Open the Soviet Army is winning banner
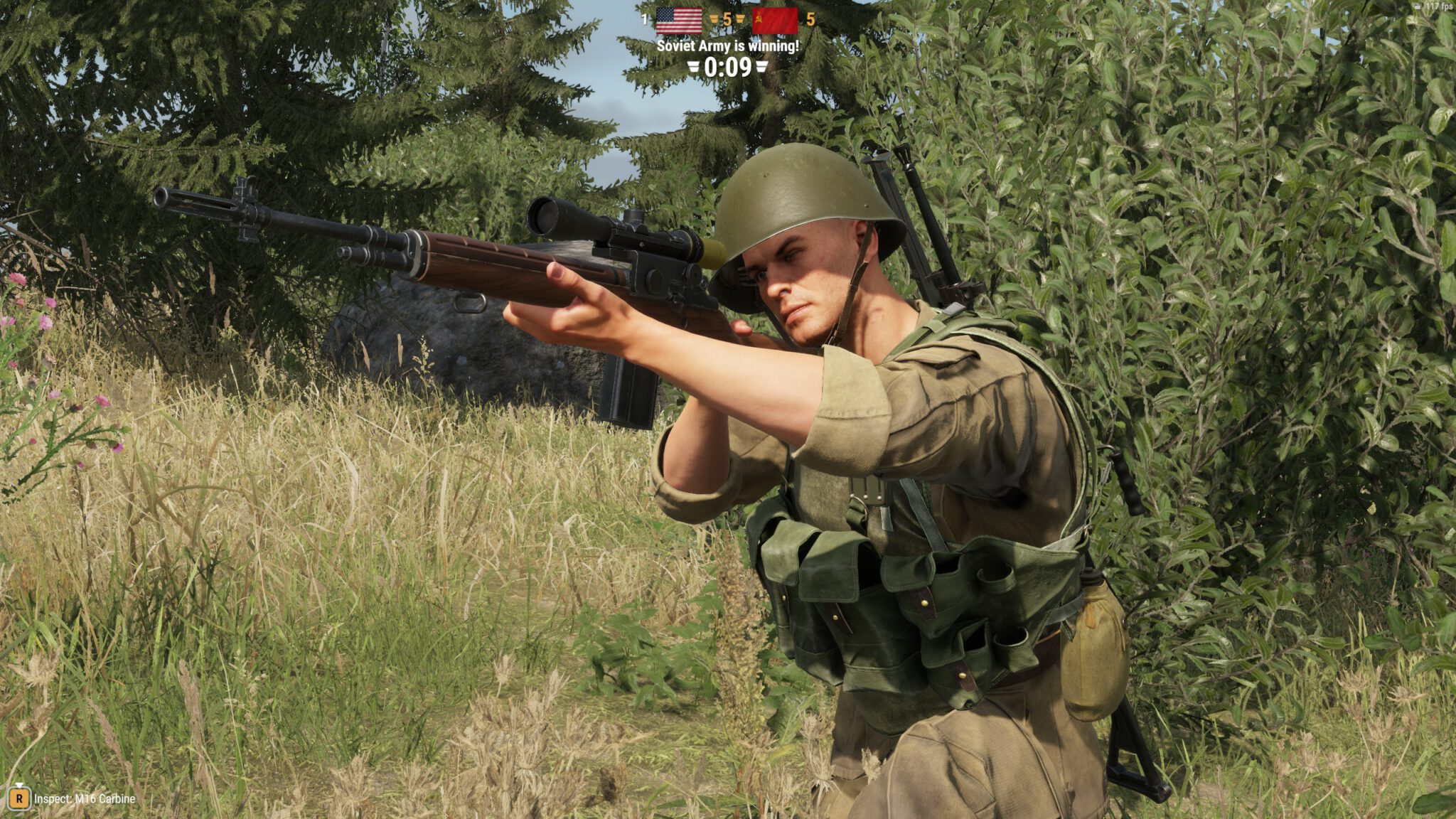Screen dimensions: 1456x819 pyautogui.click(x=727, y=45)
